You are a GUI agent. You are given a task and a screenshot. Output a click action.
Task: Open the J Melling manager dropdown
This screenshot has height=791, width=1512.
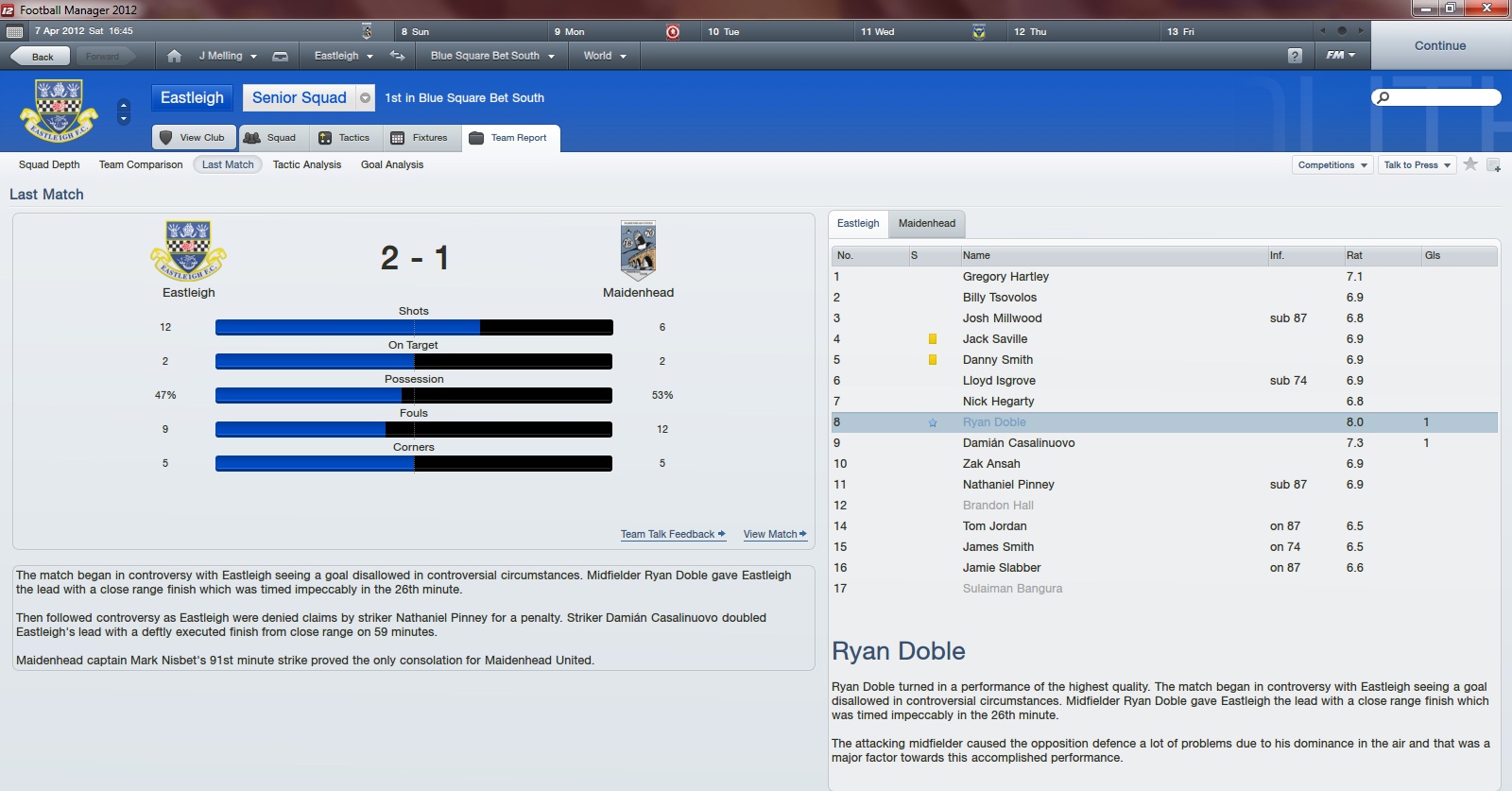[227, 56]
